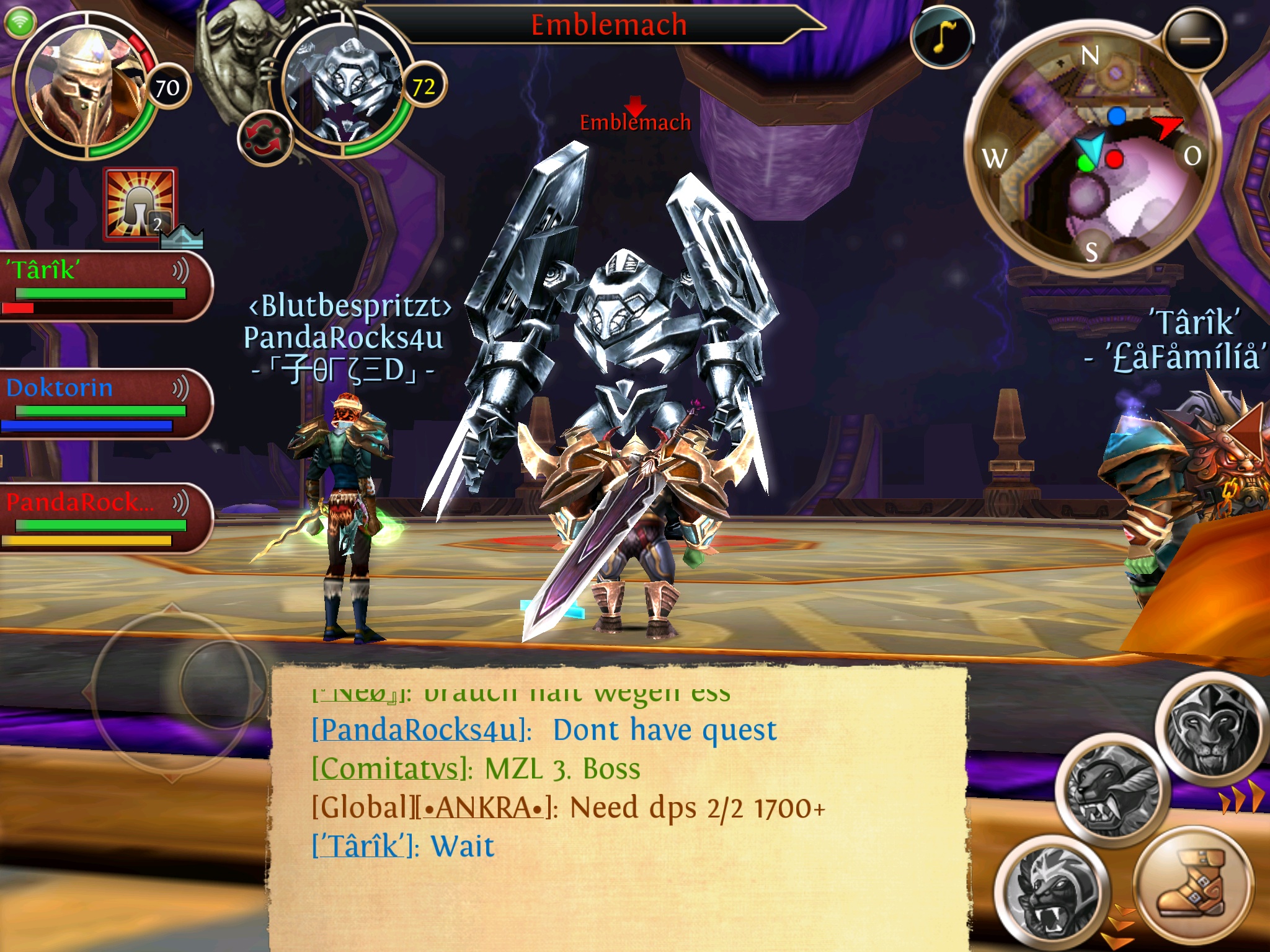Click PandaRocks4u's name in chat
The image size is (1270, 952).
[420, 730]
